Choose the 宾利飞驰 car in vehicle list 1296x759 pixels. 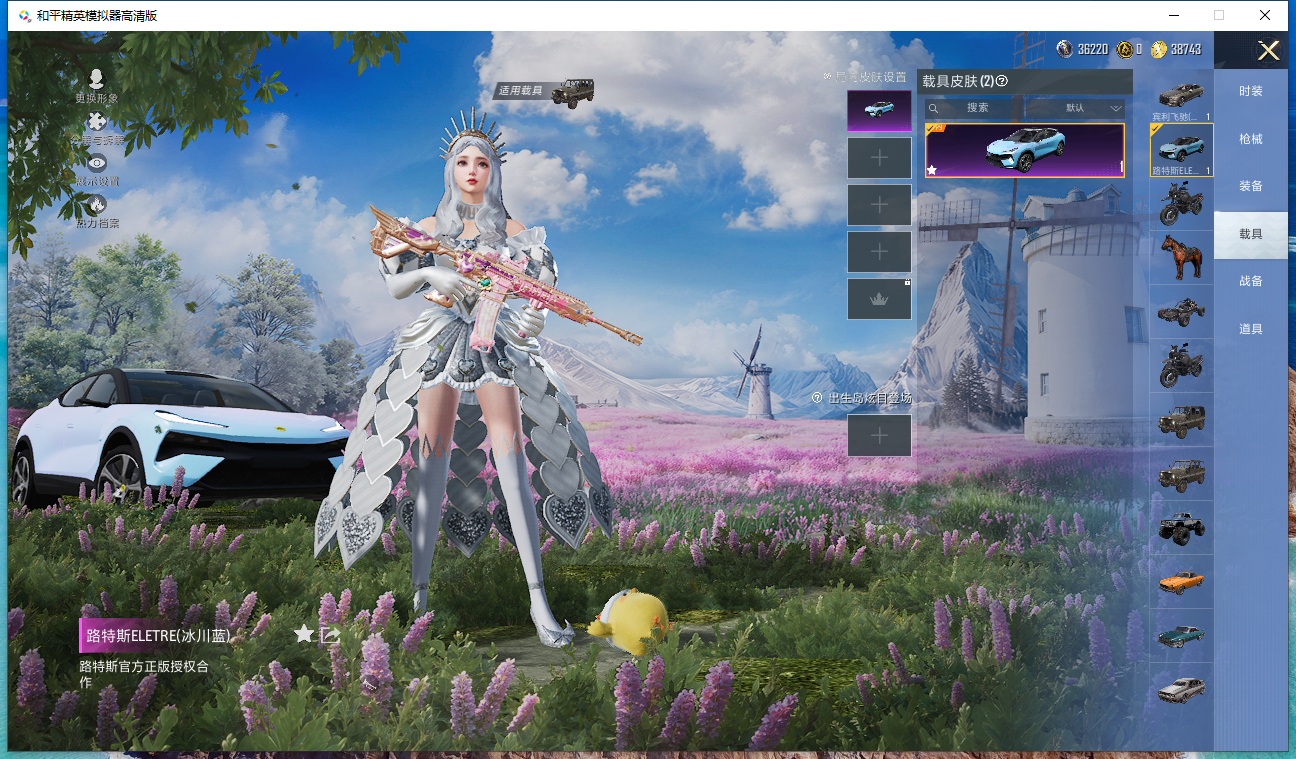(1181, 96)
